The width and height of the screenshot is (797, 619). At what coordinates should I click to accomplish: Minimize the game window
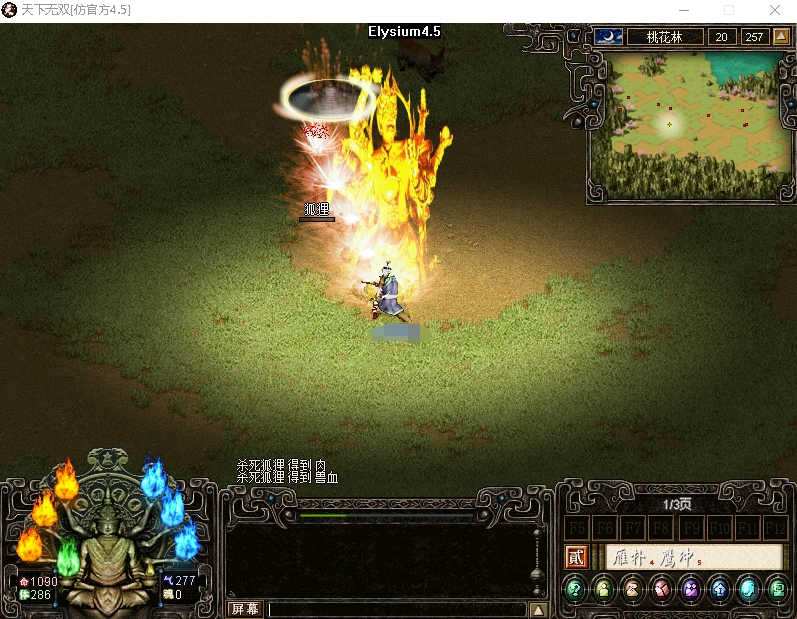[682, 10]
